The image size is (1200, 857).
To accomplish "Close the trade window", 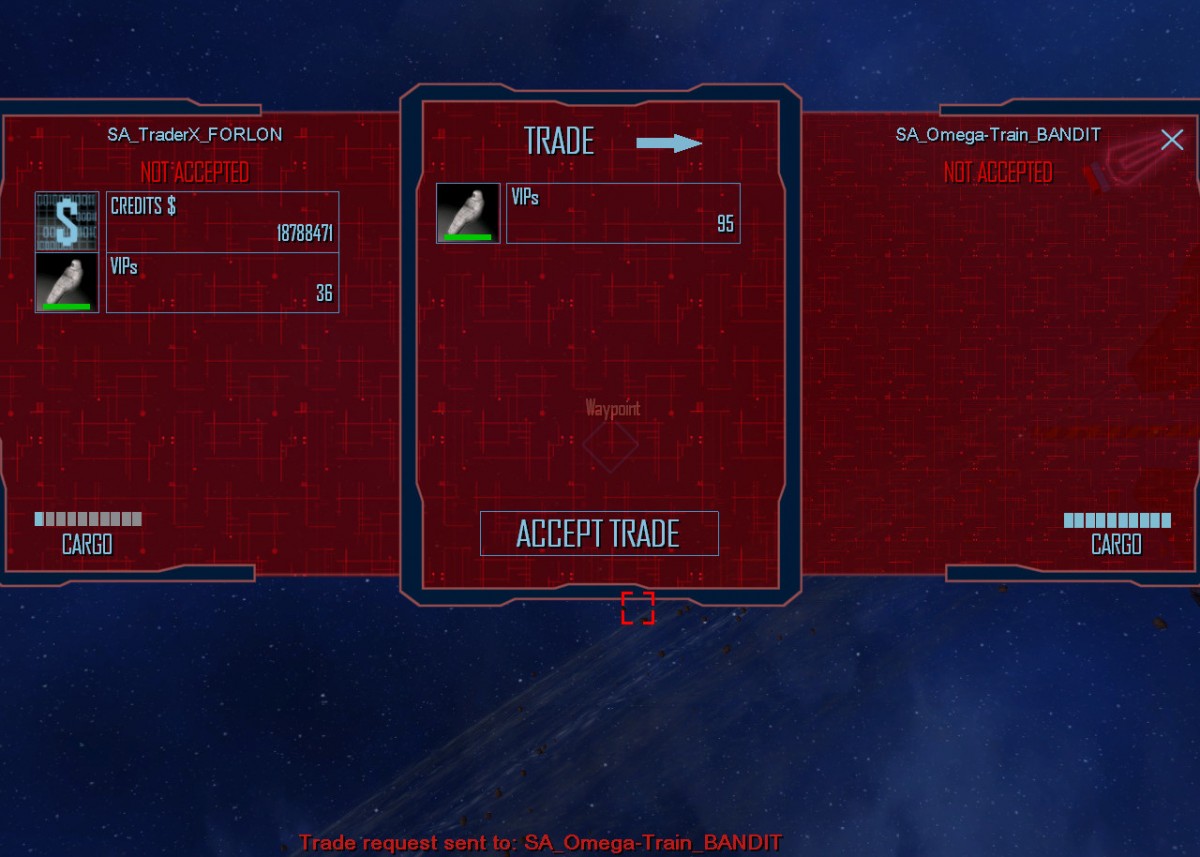I will tap(1171, 140).
